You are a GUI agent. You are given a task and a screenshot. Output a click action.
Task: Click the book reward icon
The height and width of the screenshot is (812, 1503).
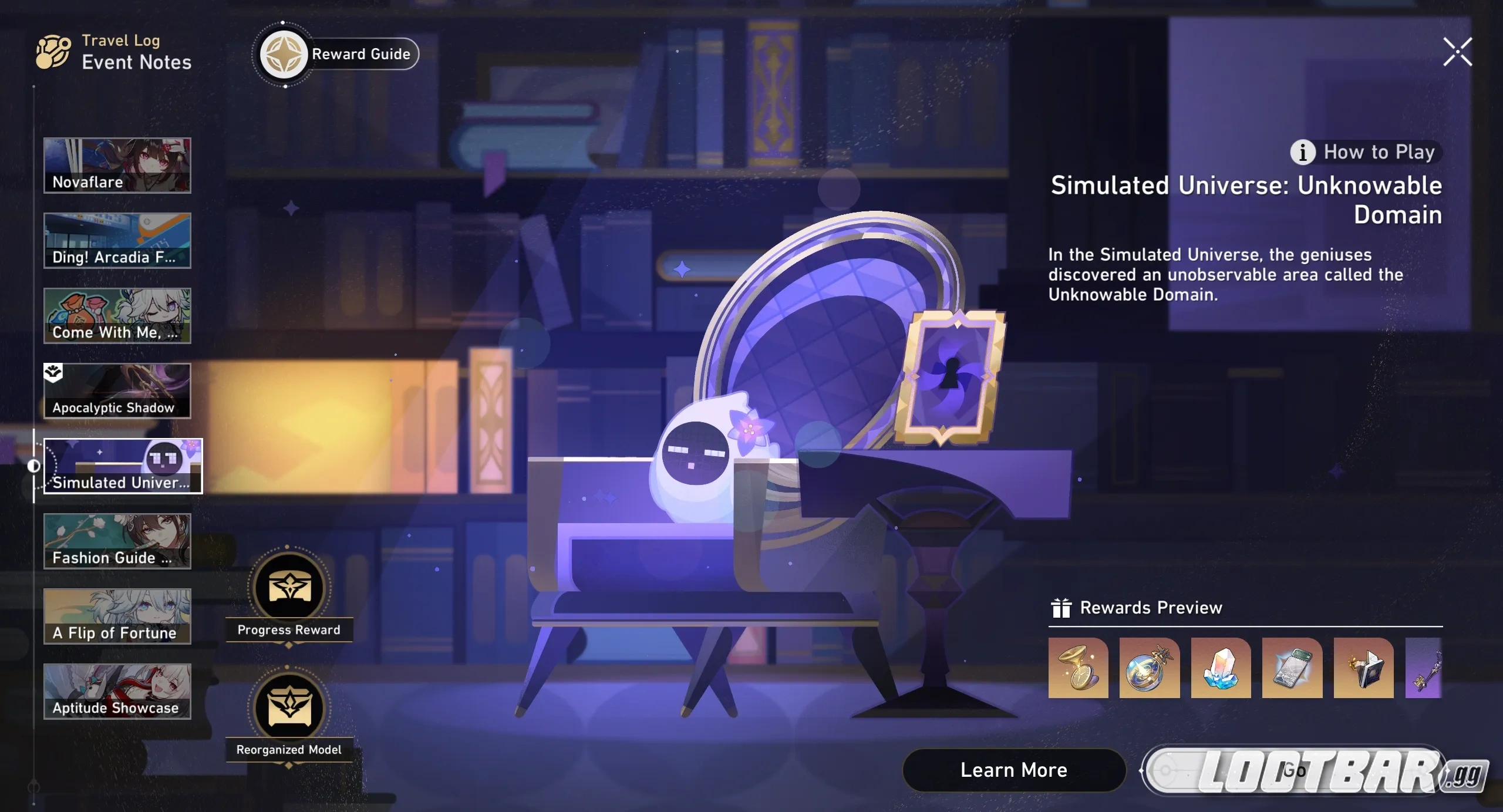[x=1362, y=669]
